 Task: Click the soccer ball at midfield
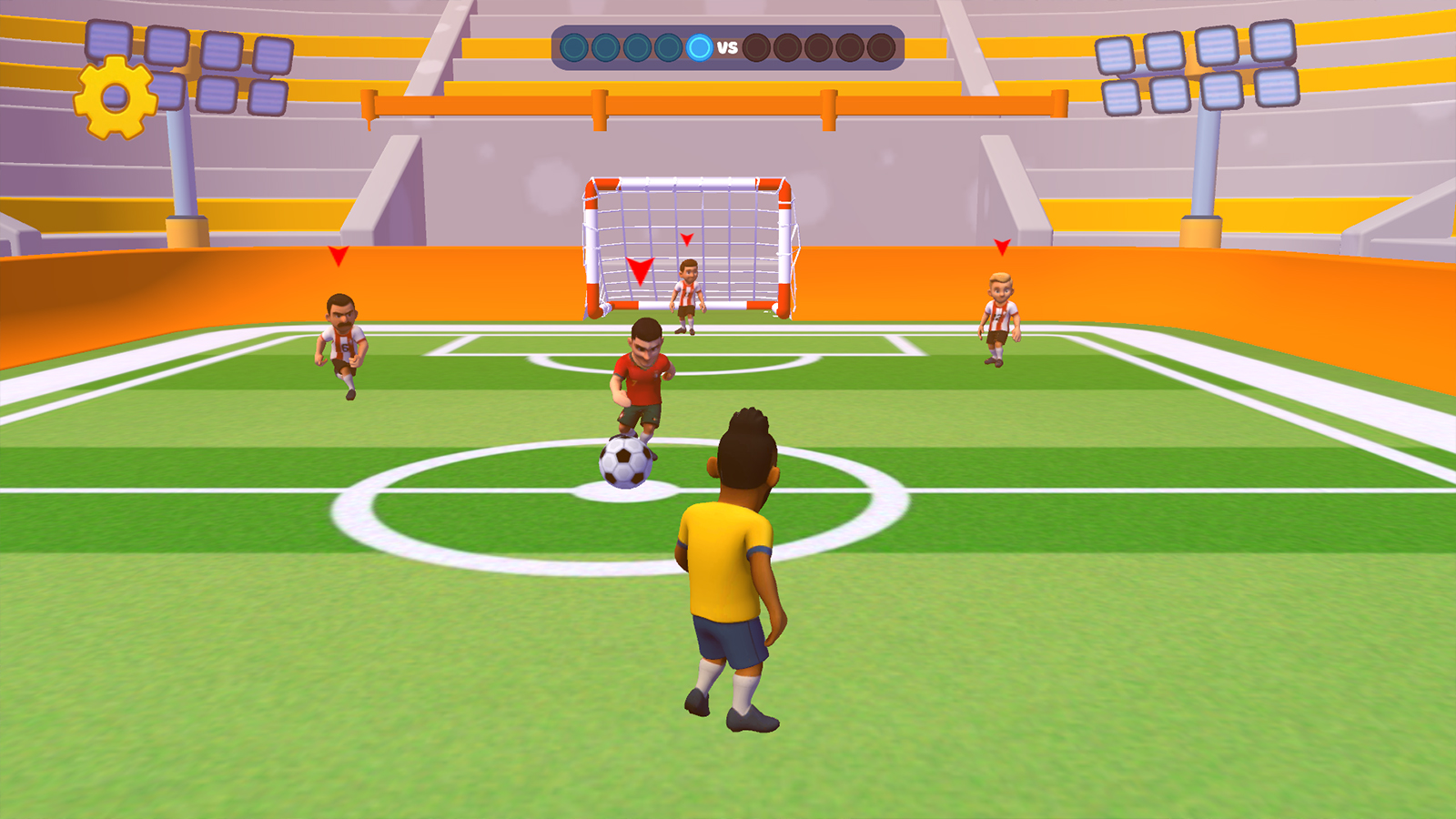pyautogui.click(x=623, y=463)
